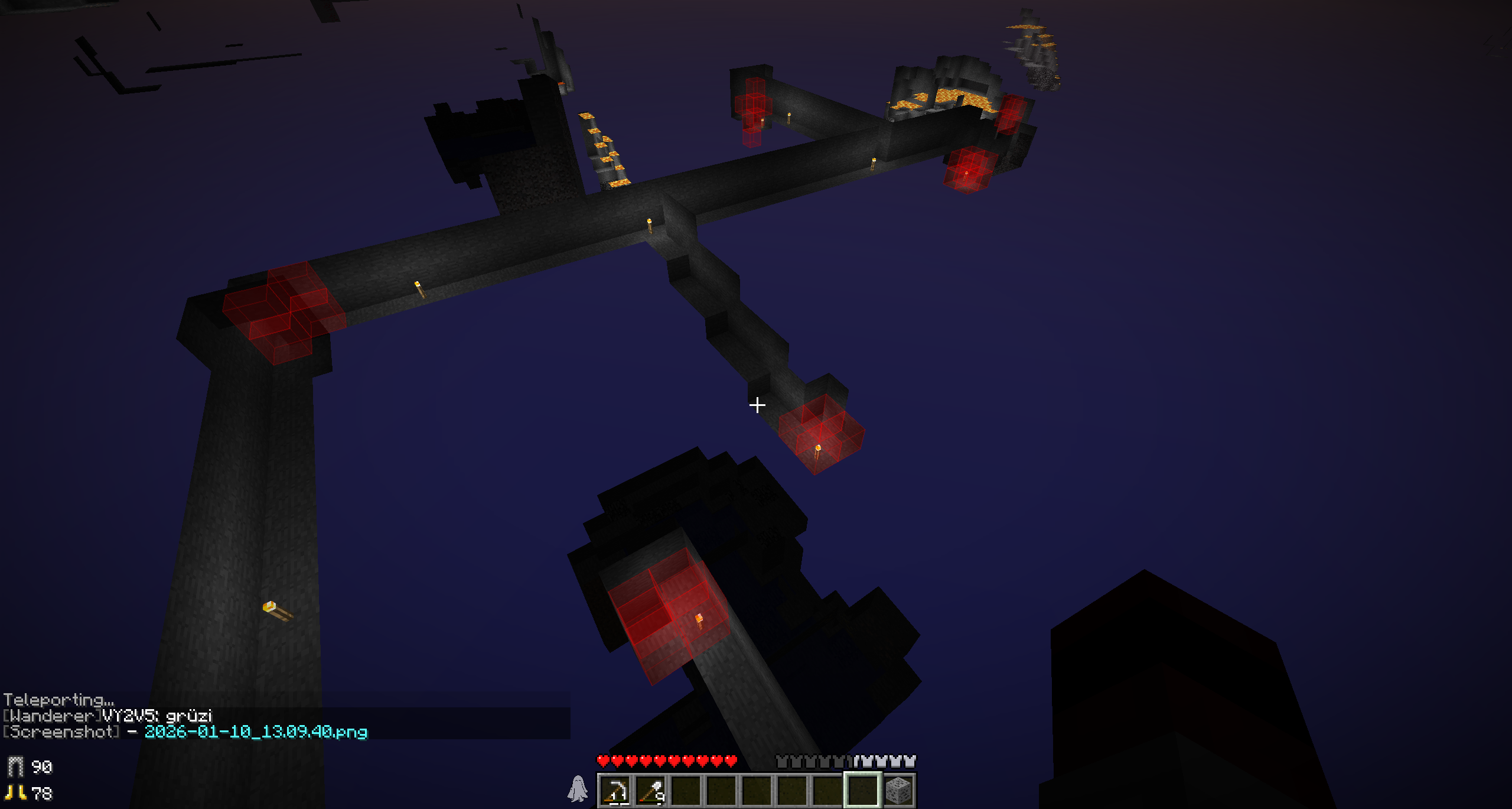
Task: Open the screenshot file link in chat
Action: (x=256, y=732)
